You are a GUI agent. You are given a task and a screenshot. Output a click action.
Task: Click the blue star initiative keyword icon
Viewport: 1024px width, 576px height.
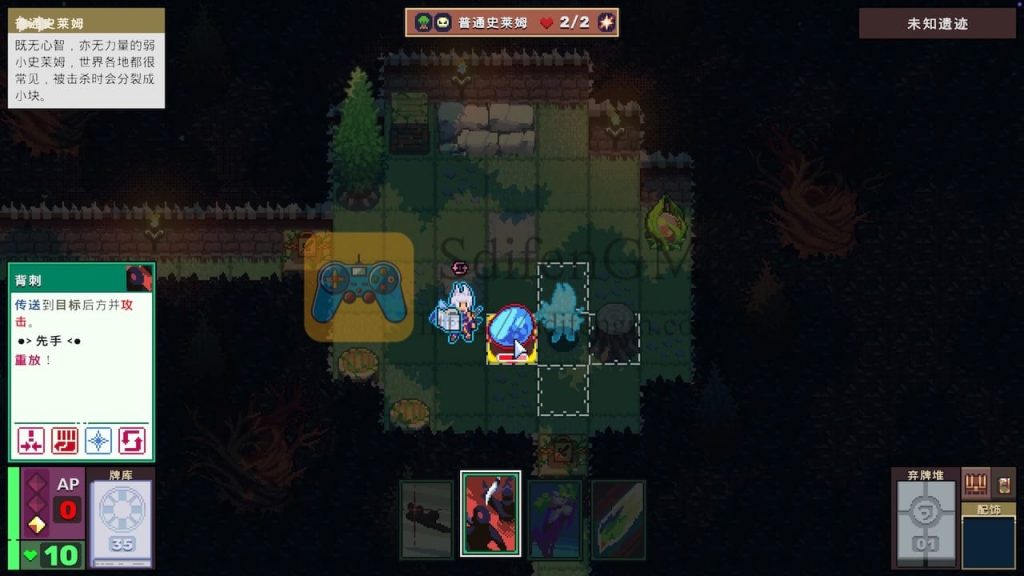[98, 441]
